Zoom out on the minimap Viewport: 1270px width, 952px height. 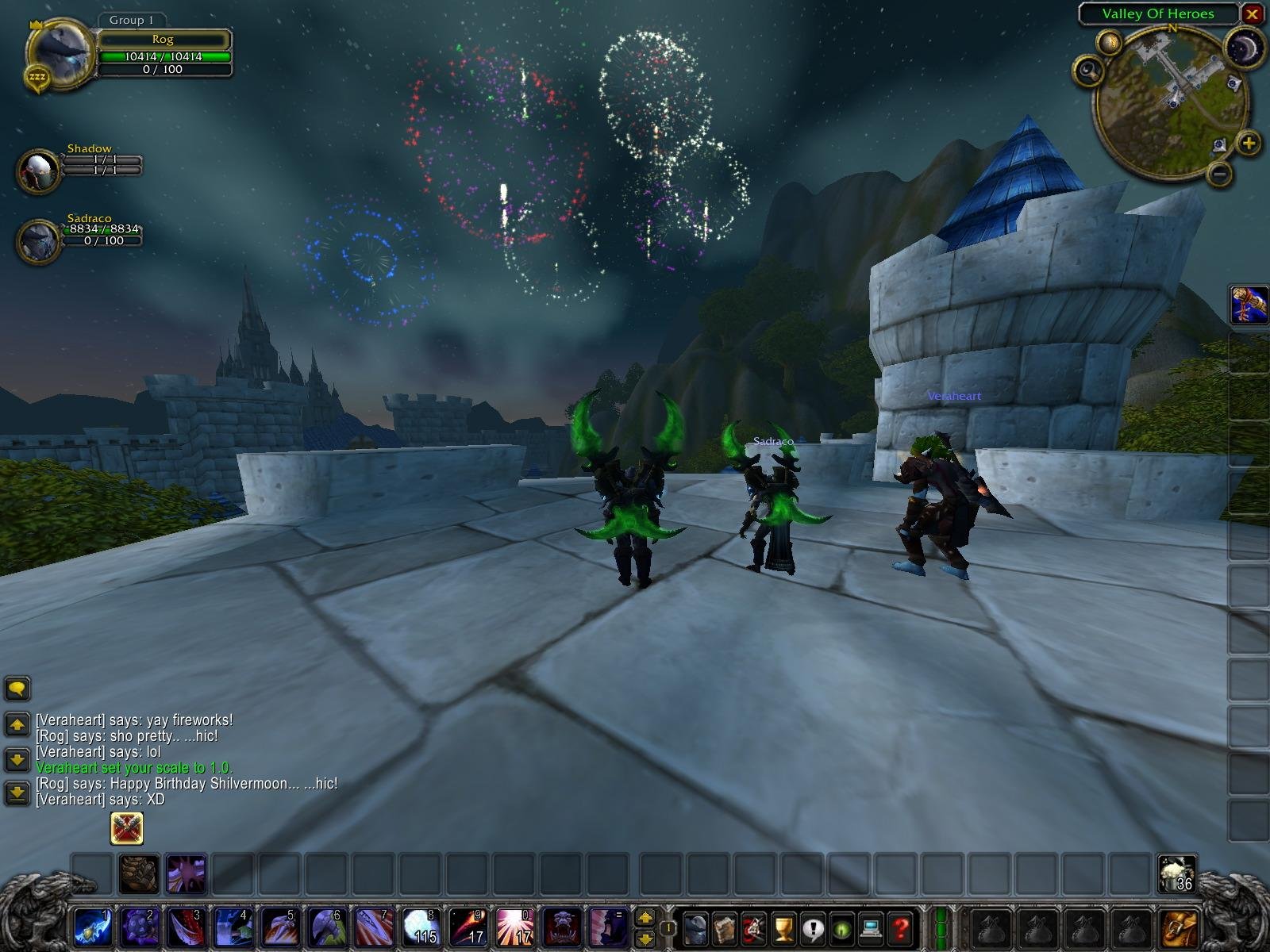(x=1221, y=173)
